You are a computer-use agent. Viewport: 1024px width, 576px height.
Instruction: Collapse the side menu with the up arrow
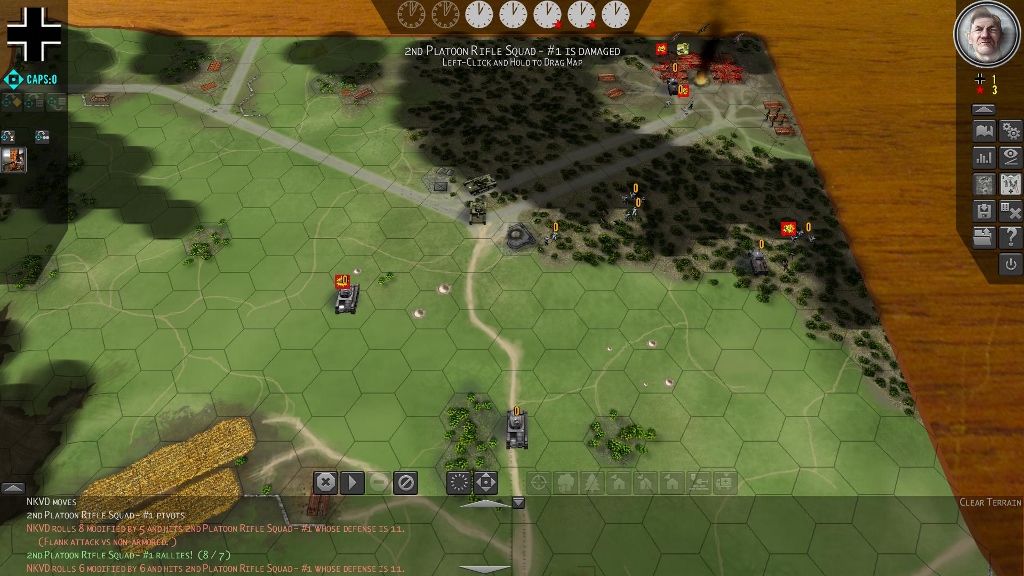pos(984,109)
